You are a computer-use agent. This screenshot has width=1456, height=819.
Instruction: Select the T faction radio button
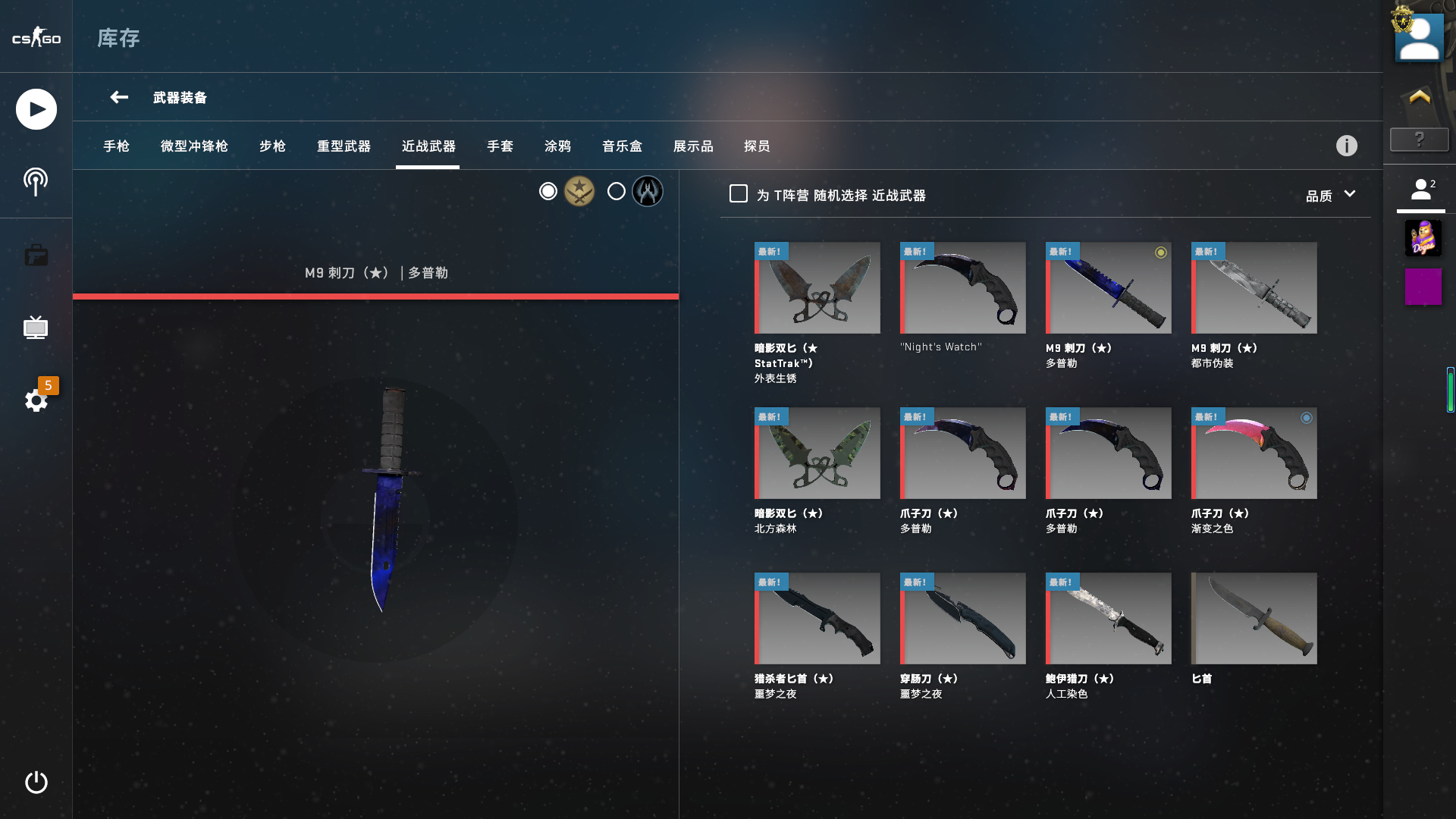click(x=548, y=191)
